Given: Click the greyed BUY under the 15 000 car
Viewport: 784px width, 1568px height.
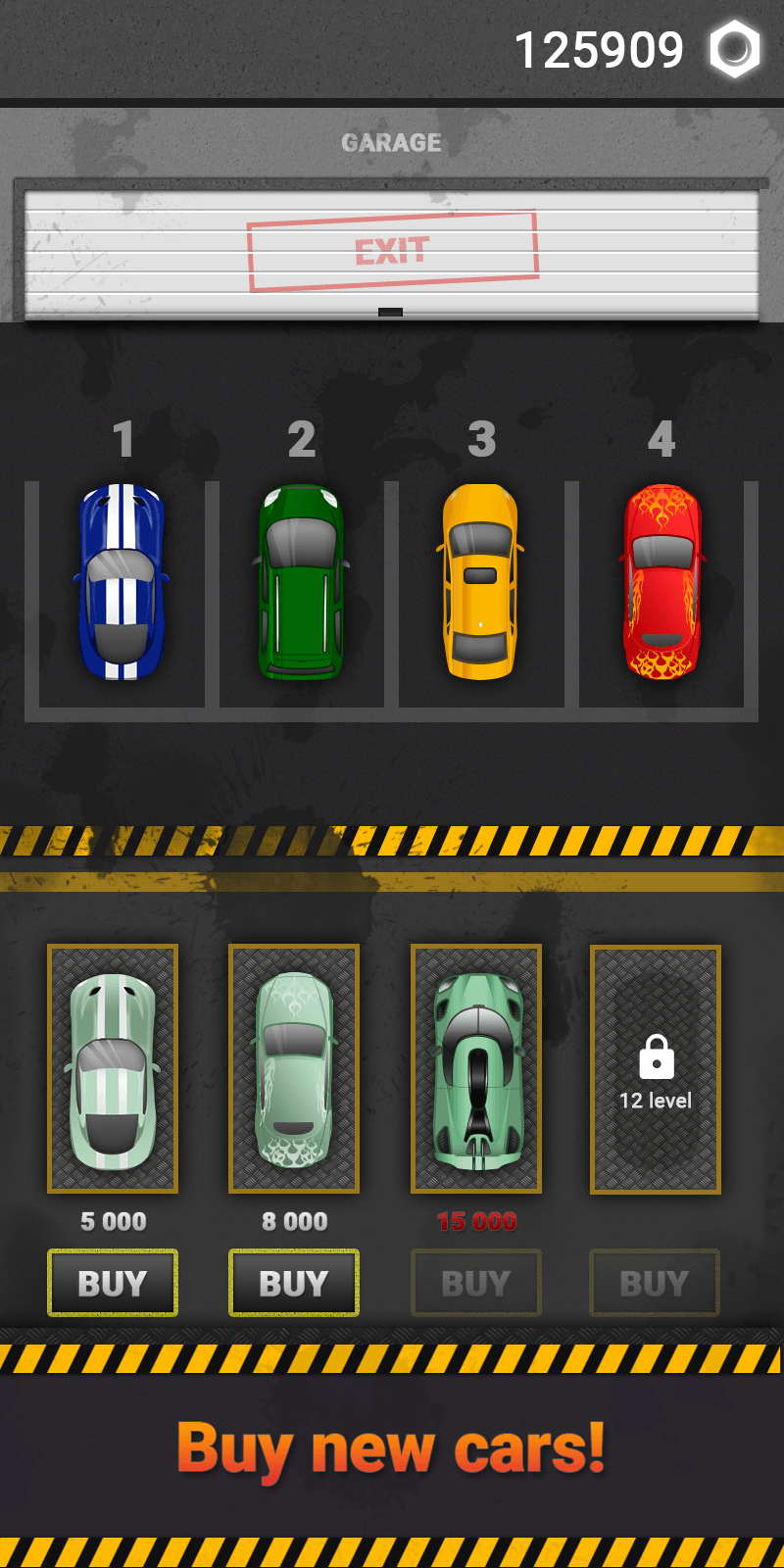Looking at the screenshot, I should point(475,1283).
